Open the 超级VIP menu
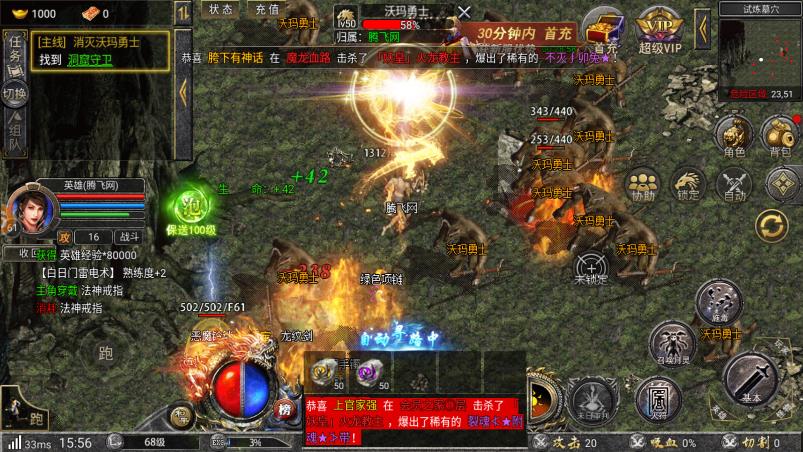This screenshot has width=803, height=452. [658, 31]
